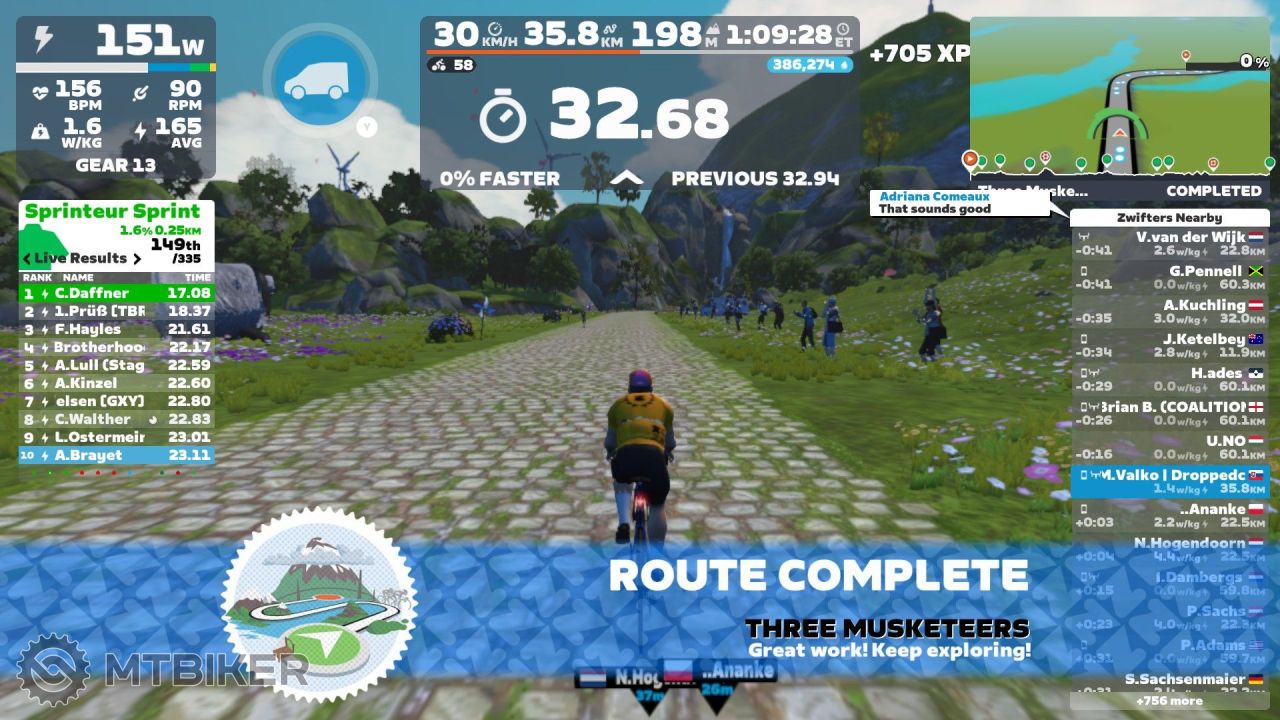1280x720 pixels.
Task: Show next Live Results page with right arrow
Action: point(137,258)
